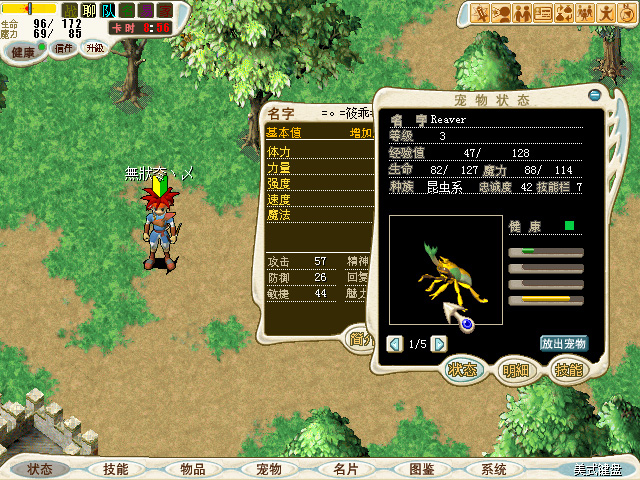Select the pet 状态 status tab

click(462, 369)
